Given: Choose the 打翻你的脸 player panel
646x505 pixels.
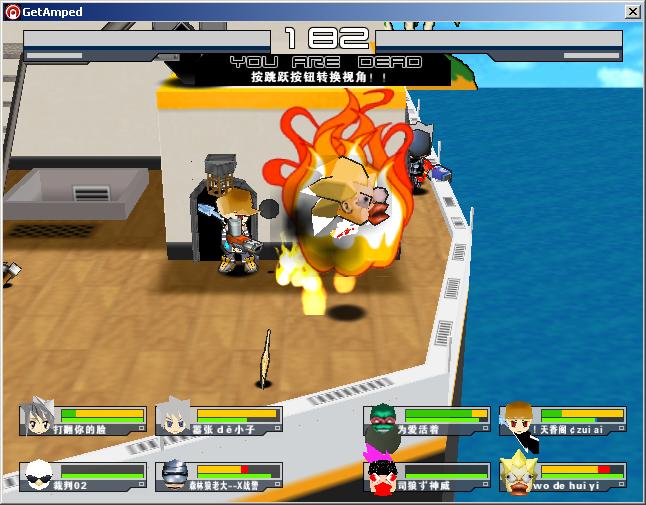Looking at the screenshot, I should [83, 420].
